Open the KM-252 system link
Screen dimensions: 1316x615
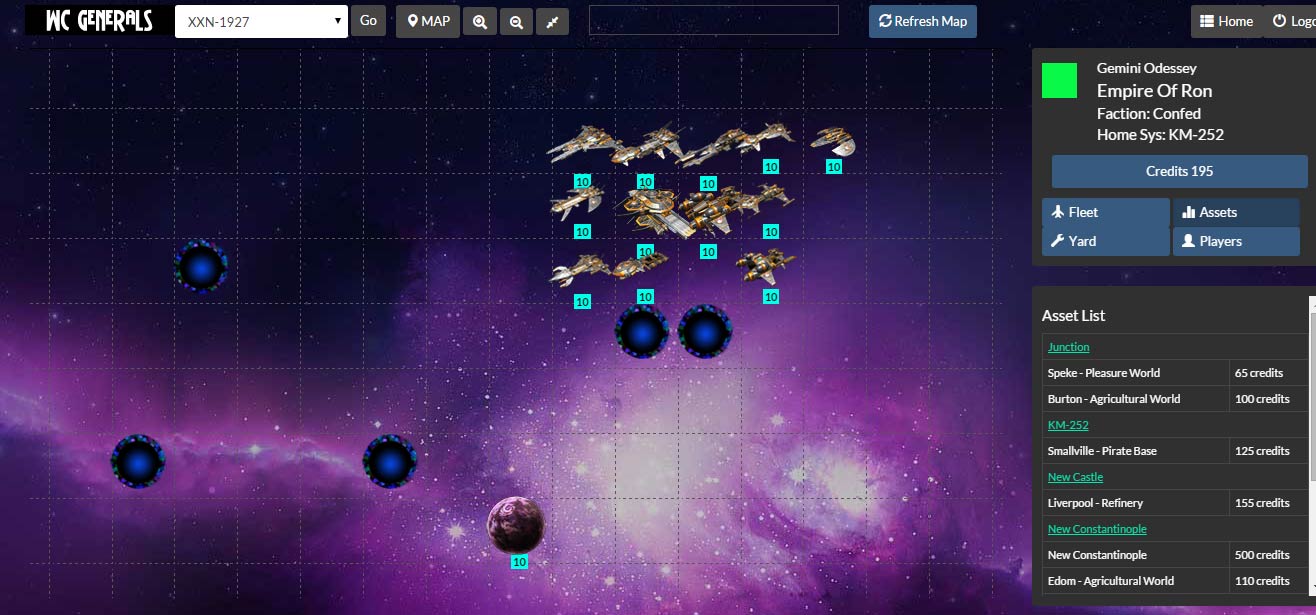pos(1068,425)
